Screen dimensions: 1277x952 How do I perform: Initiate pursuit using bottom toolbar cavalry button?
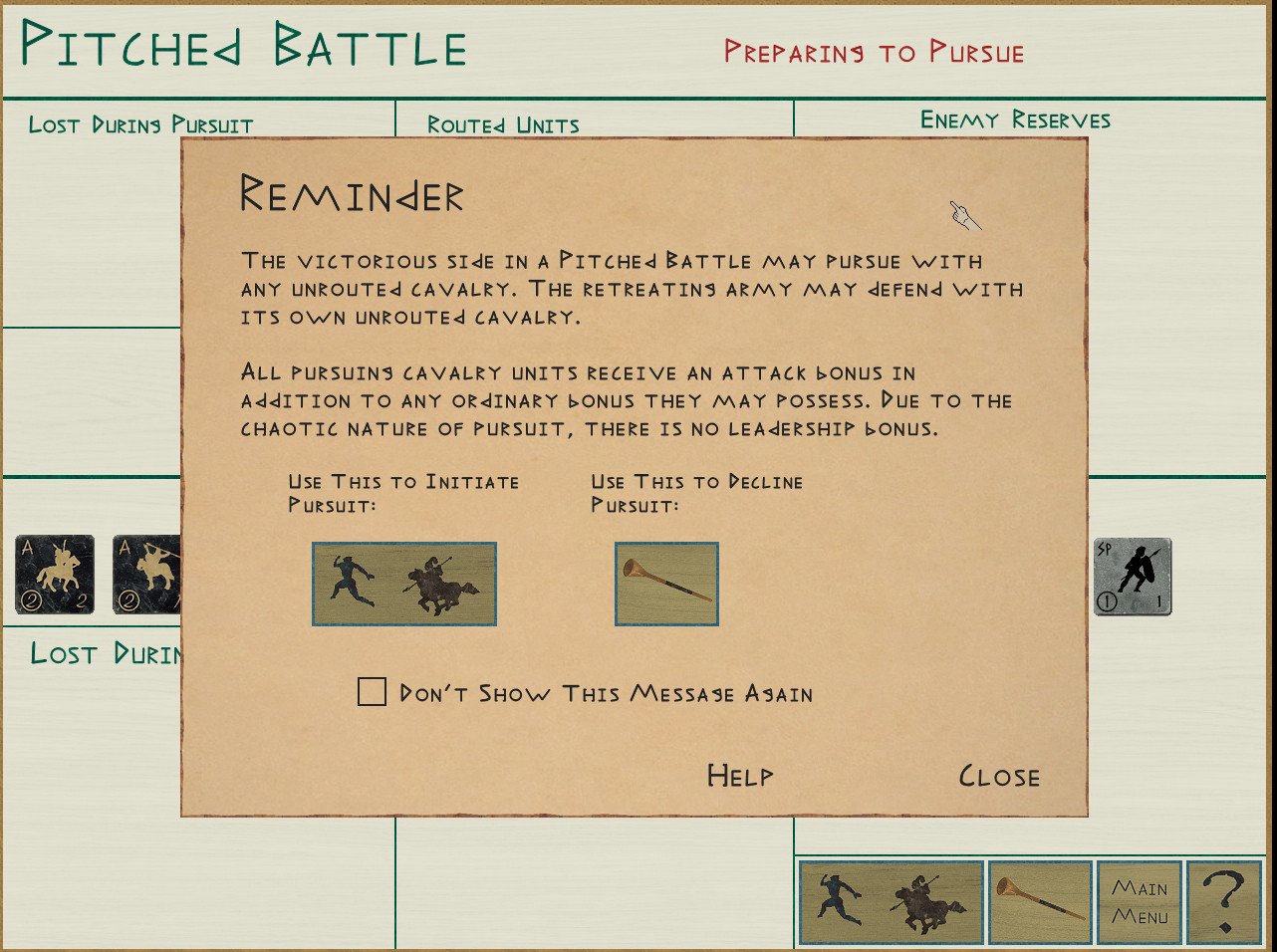[891, 903]
